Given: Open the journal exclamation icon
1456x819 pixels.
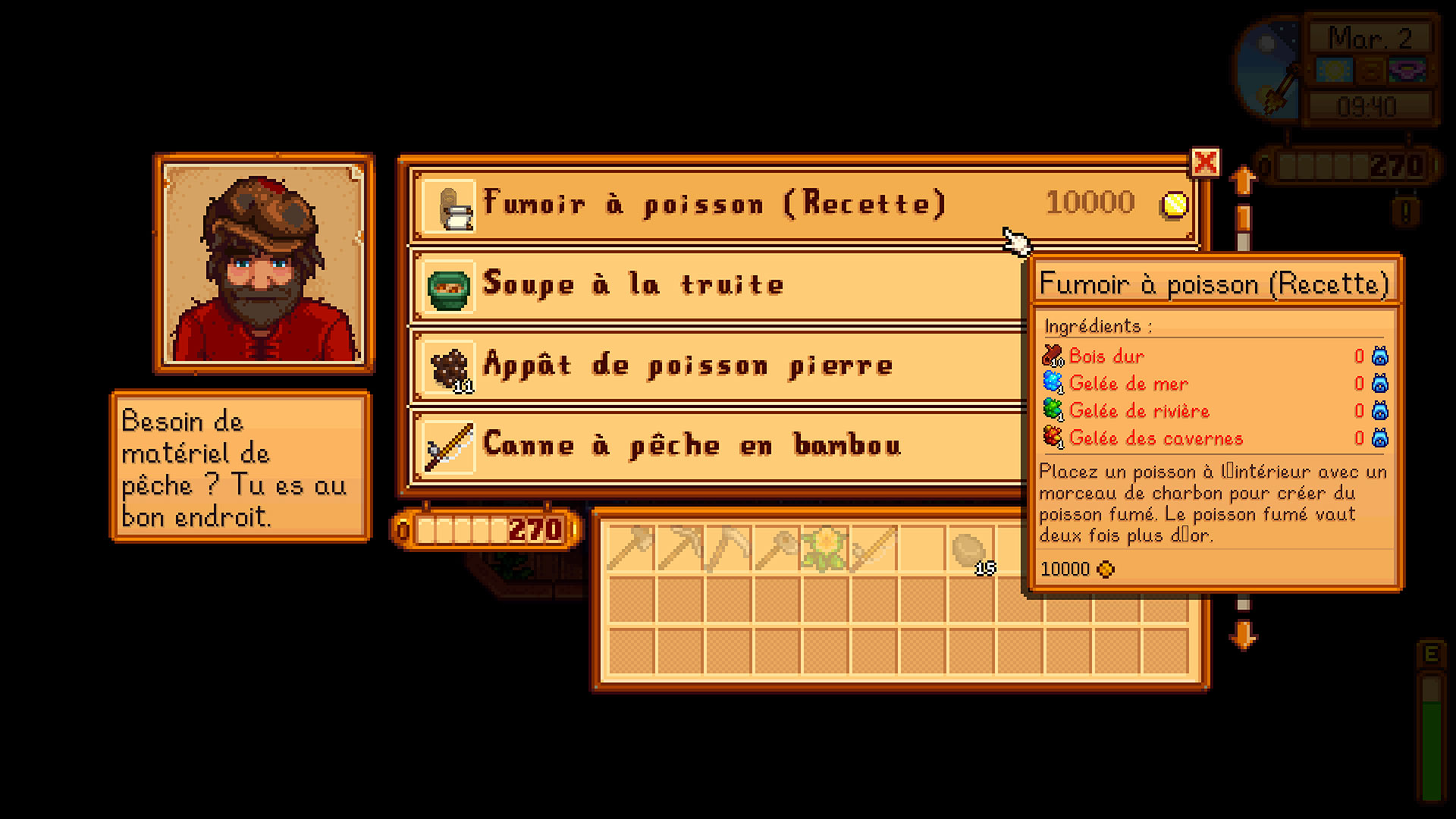Looking at the screenshot, I should [x=1405, y=212].
